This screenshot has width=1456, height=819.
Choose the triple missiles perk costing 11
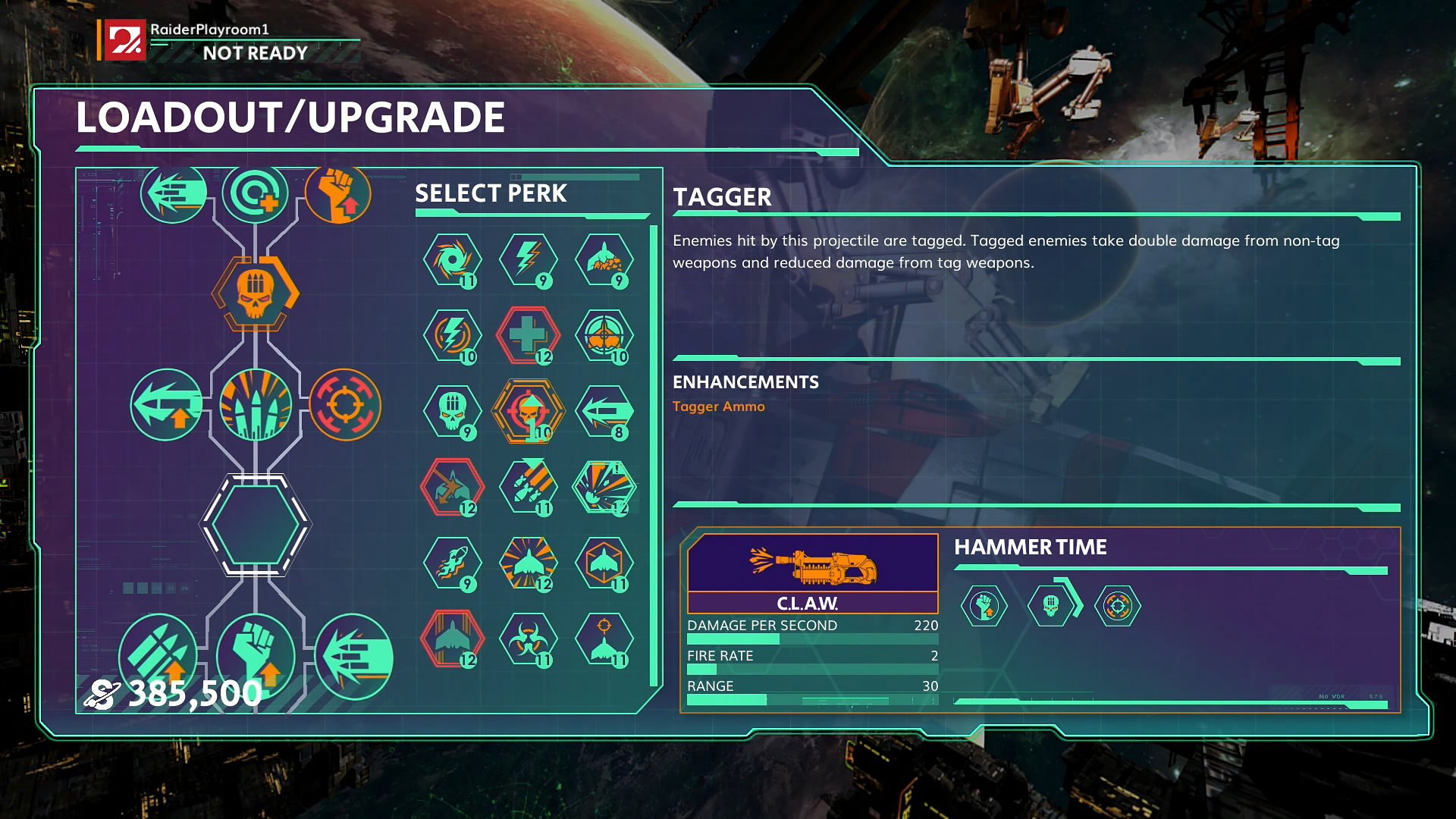(528, 487)
